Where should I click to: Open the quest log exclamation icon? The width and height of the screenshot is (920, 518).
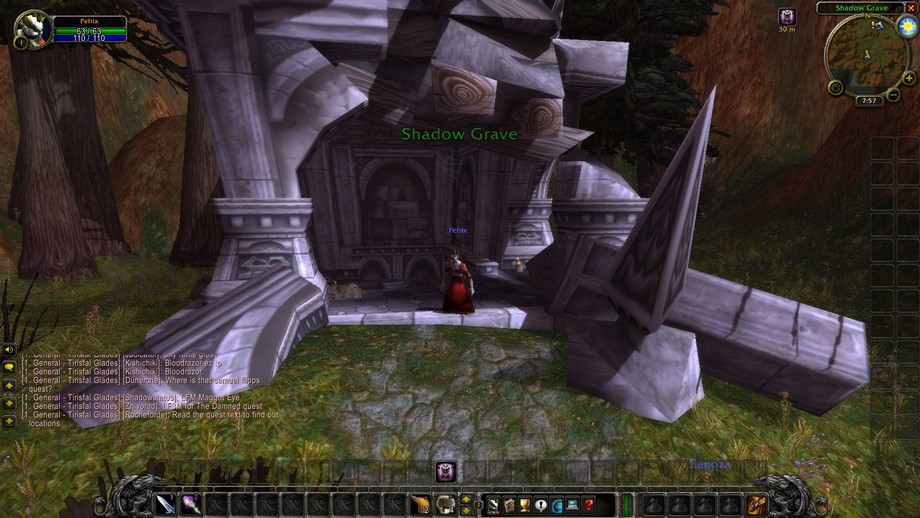point(541,504)
